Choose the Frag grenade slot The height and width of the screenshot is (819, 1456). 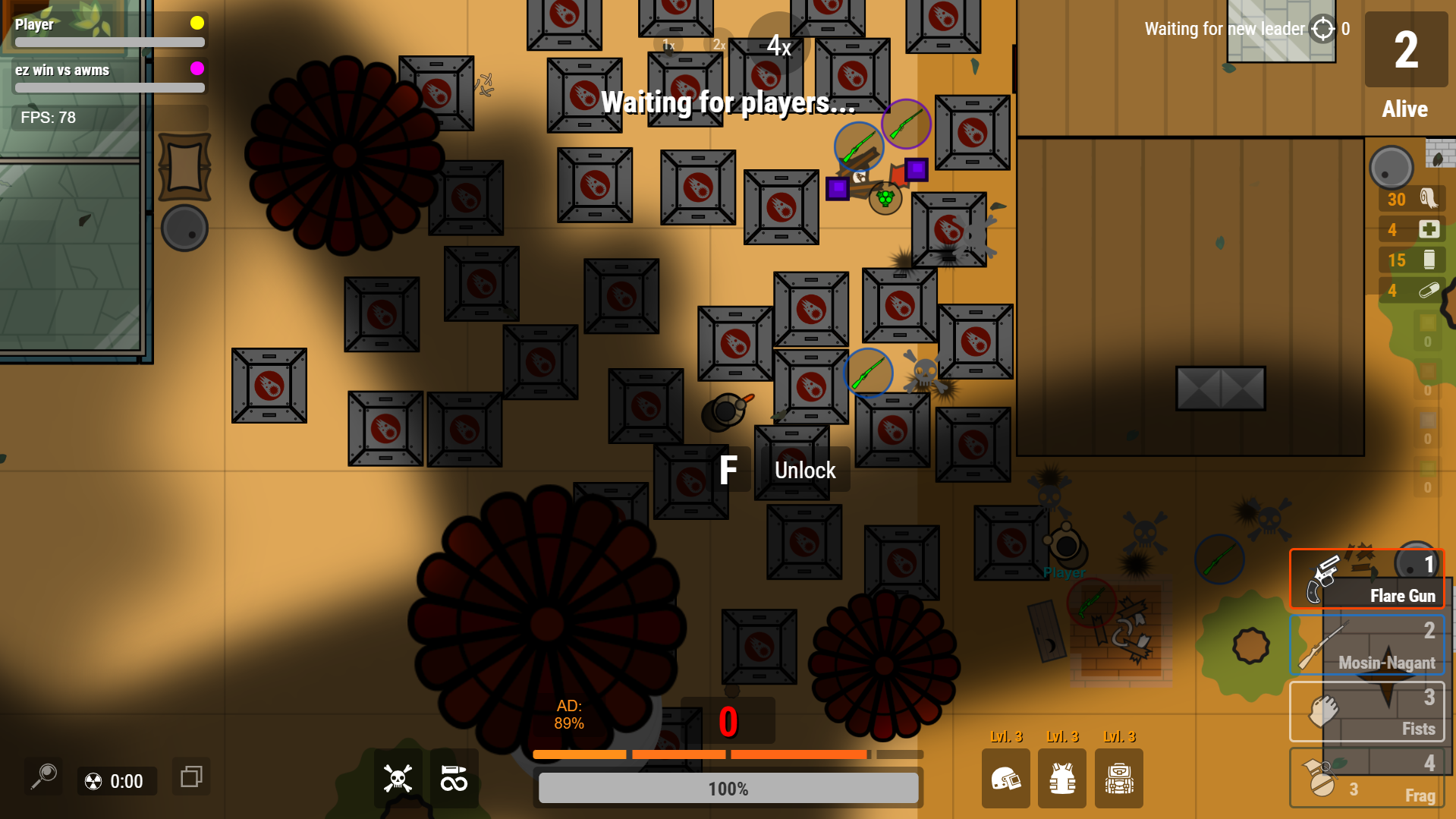pos(1366,777)
